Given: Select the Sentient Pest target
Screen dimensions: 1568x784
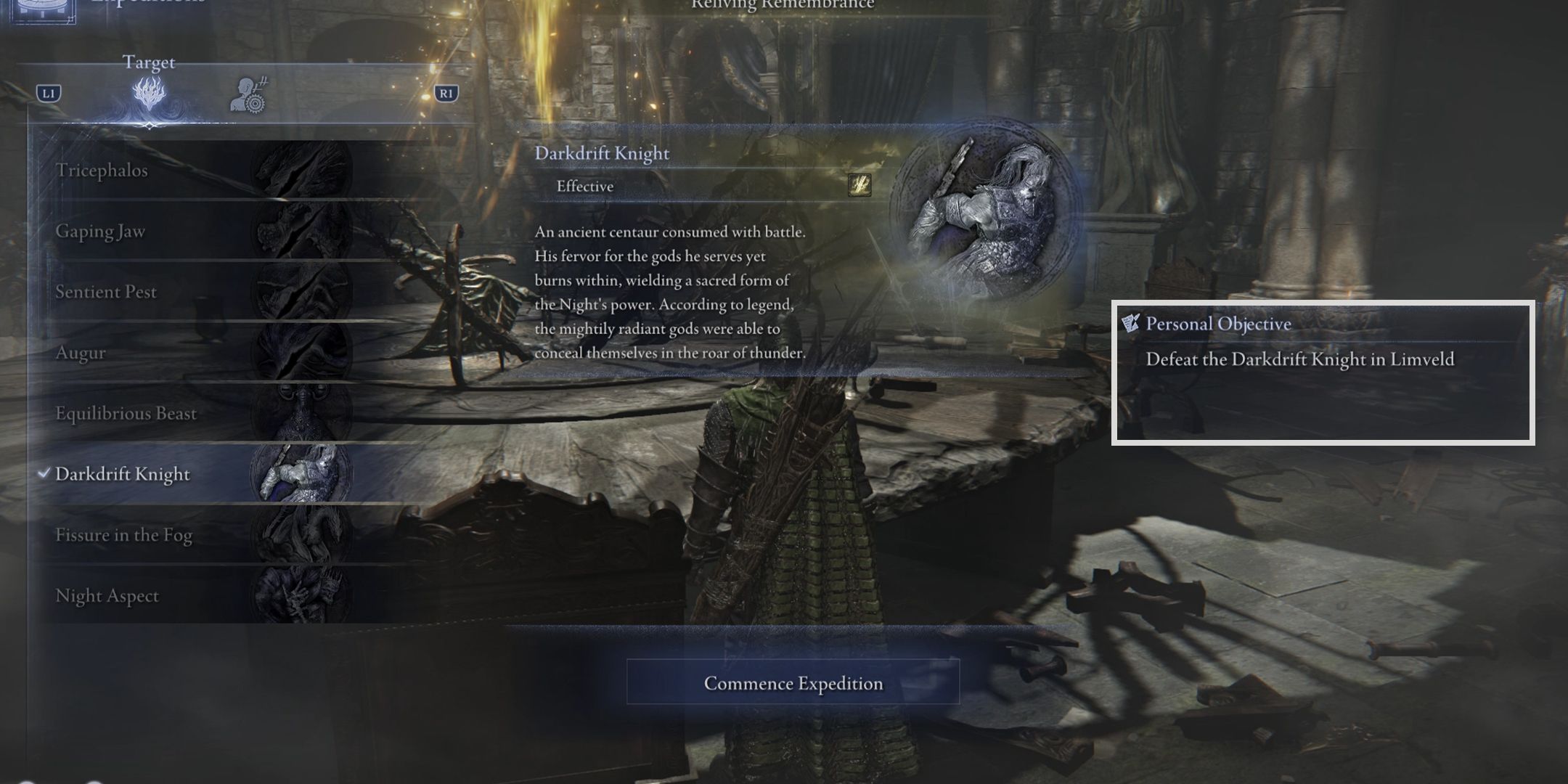Looking at the screenshot, I should pos(106,292).
